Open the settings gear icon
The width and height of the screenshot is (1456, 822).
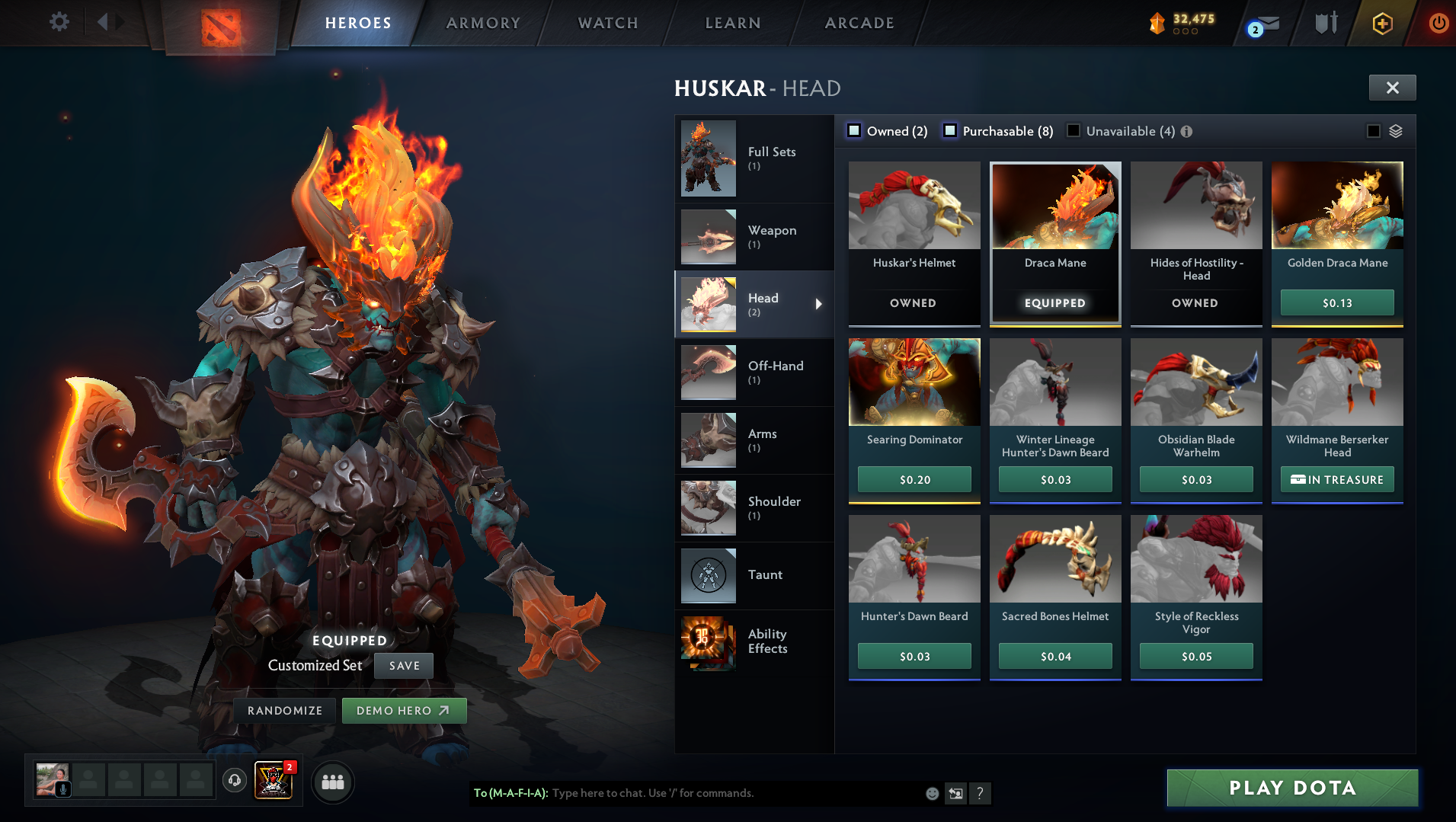(59, 21)
